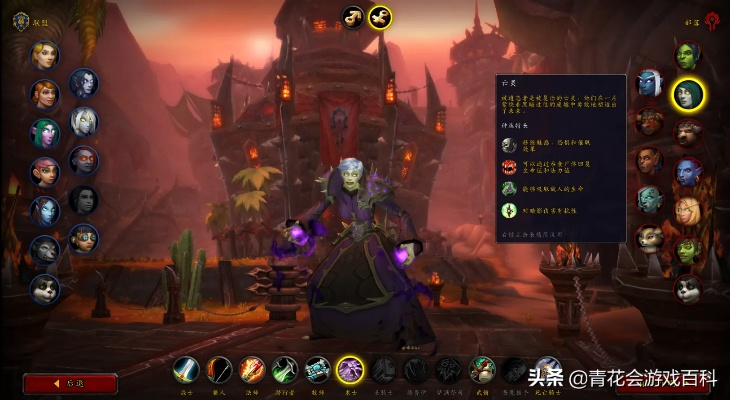Image resolution: width=730 pixels, height=400 pixels.
Task: Pick the Priest class icon
Action: [x=317, y=371]
